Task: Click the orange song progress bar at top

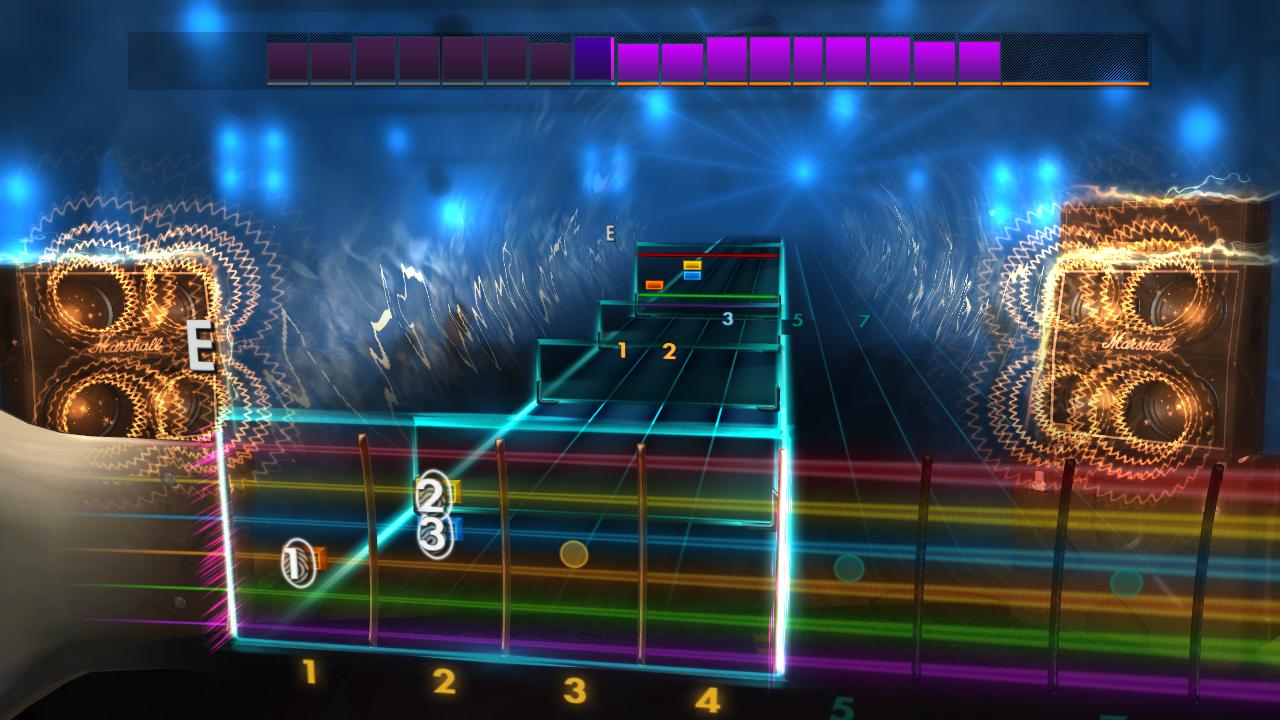Action: pos(880,84)
